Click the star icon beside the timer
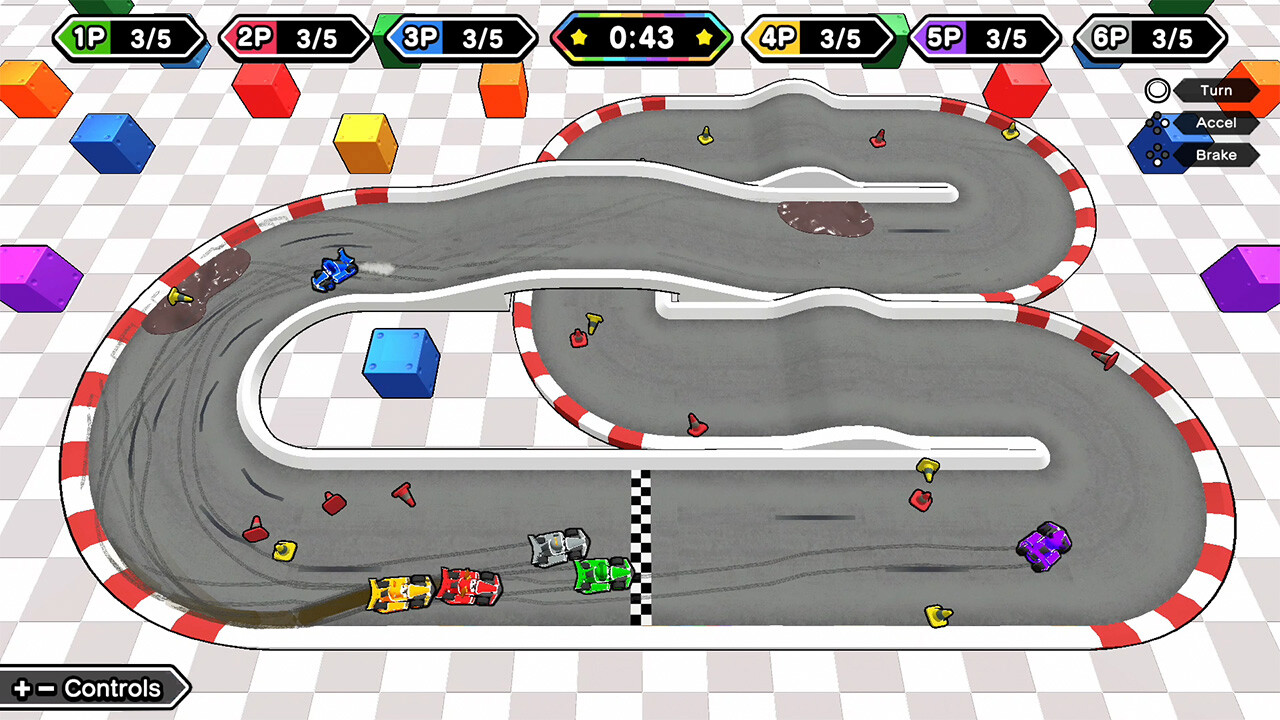Screen dimensions: 1280x720 pos(580,40)
